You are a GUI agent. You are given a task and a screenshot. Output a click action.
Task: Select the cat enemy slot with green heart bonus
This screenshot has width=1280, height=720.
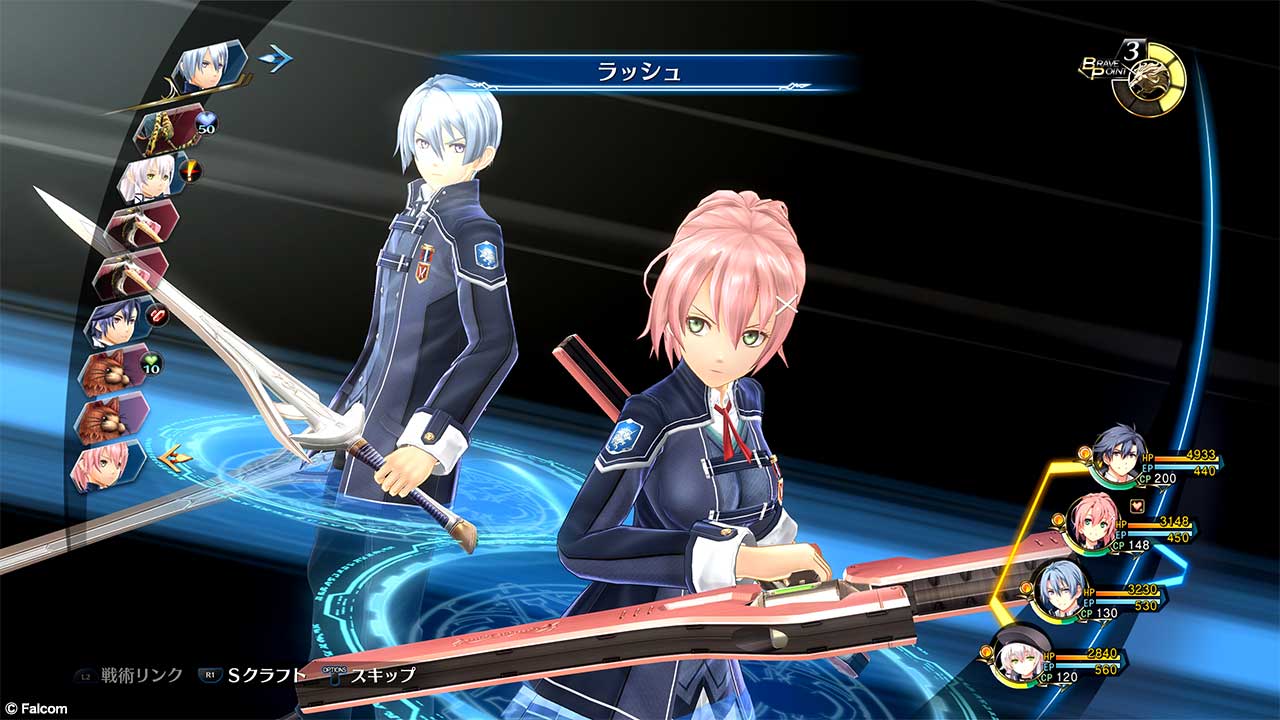tap(110, 368)
